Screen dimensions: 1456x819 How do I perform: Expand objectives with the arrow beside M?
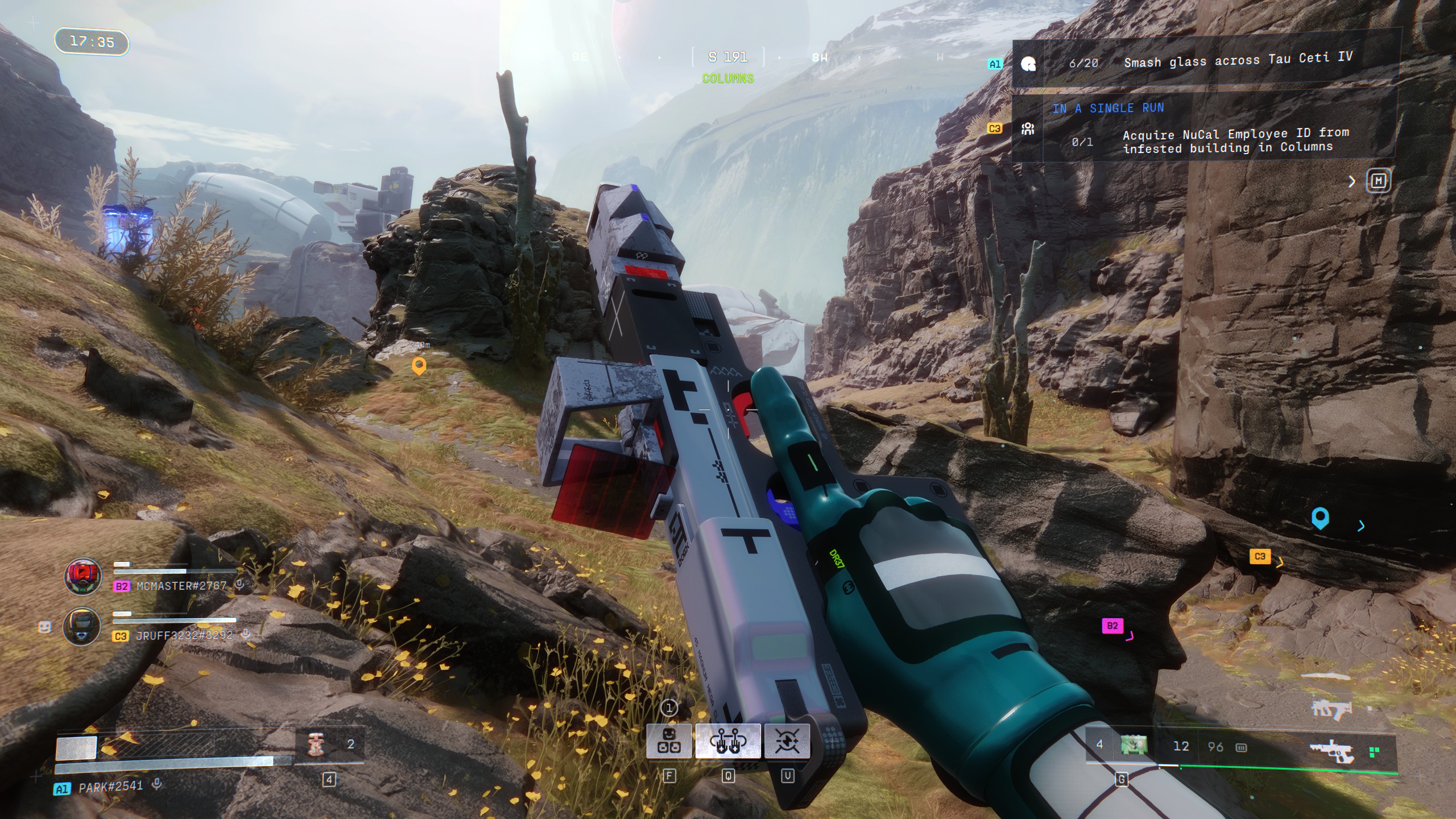coord(1352,181)
